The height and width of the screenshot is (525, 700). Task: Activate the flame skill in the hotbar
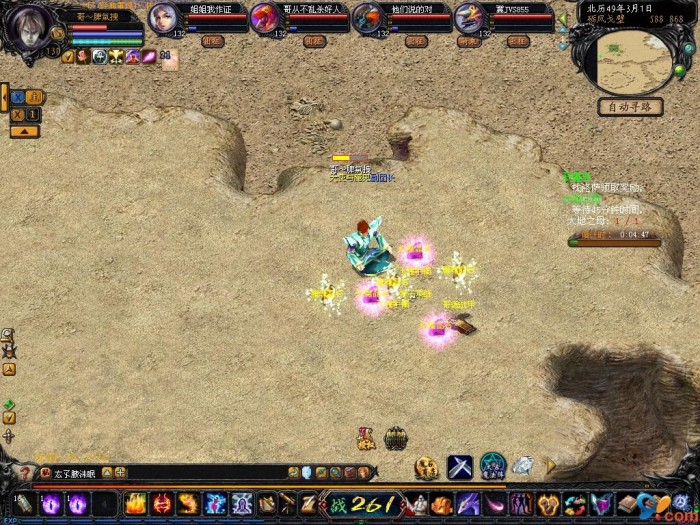pos(136,504)
